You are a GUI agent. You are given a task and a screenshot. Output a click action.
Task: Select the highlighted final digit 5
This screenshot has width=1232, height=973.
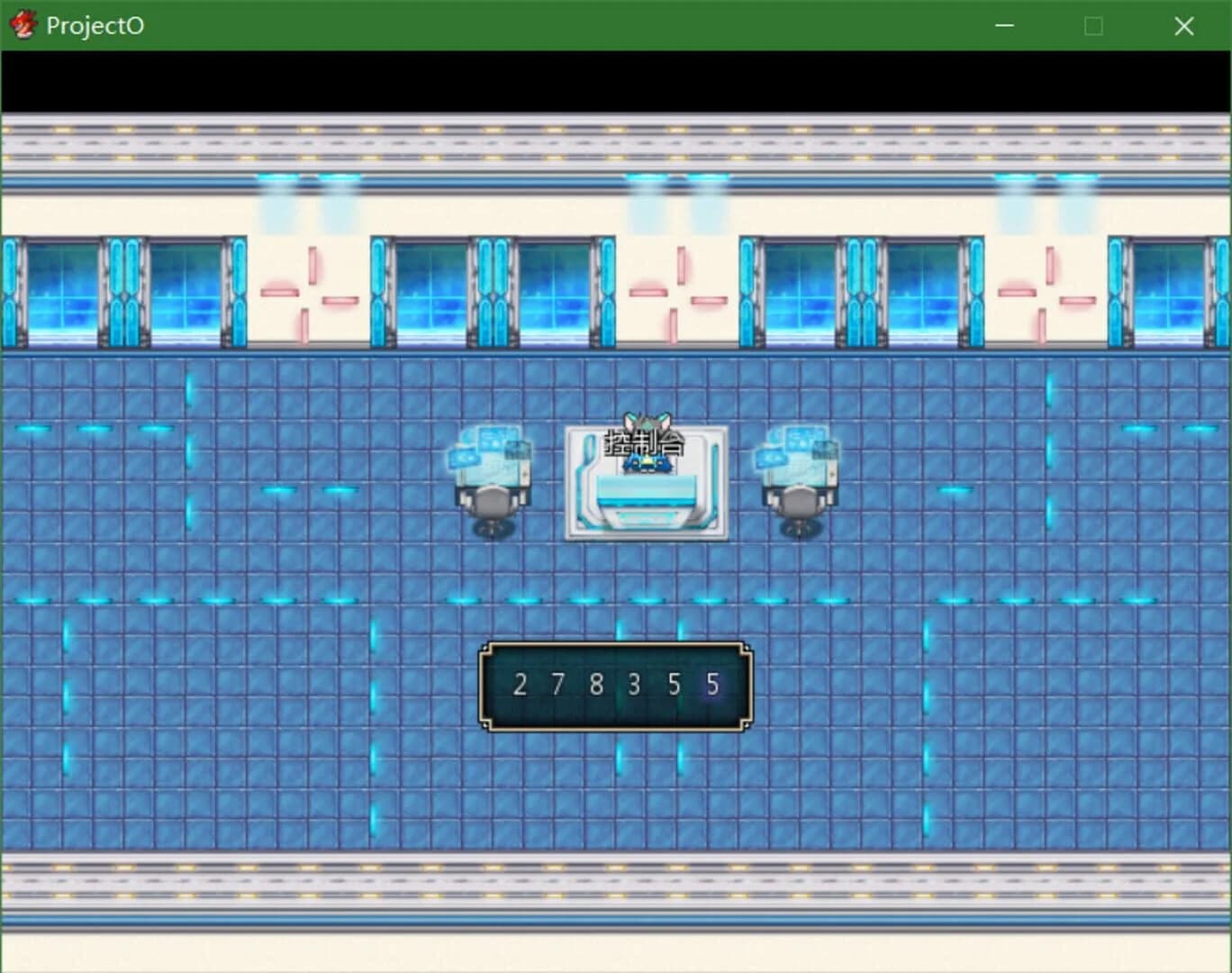(x=712, y=686)
